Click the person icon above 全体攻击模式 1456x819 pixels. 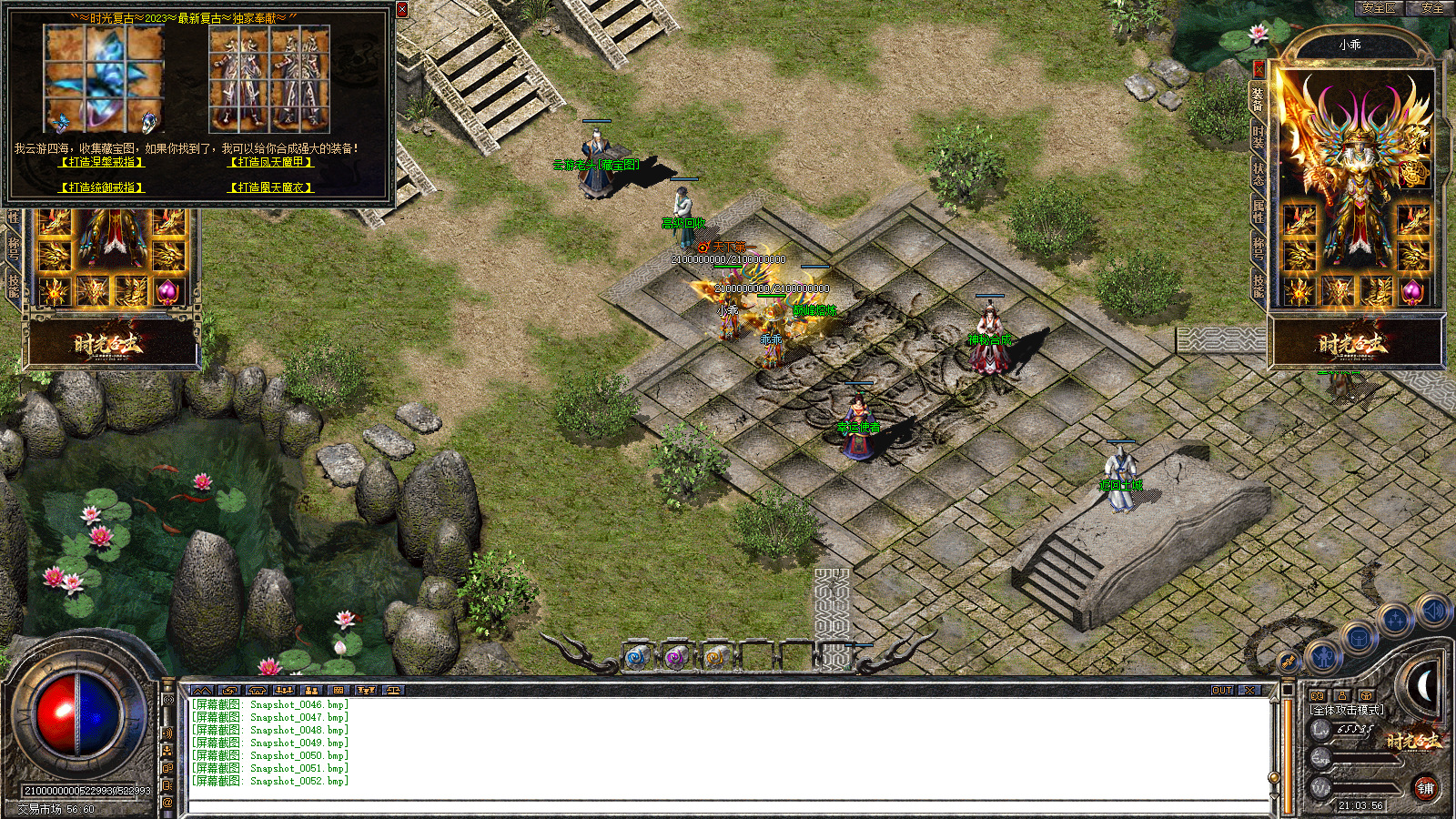[x=1342, y=695]
